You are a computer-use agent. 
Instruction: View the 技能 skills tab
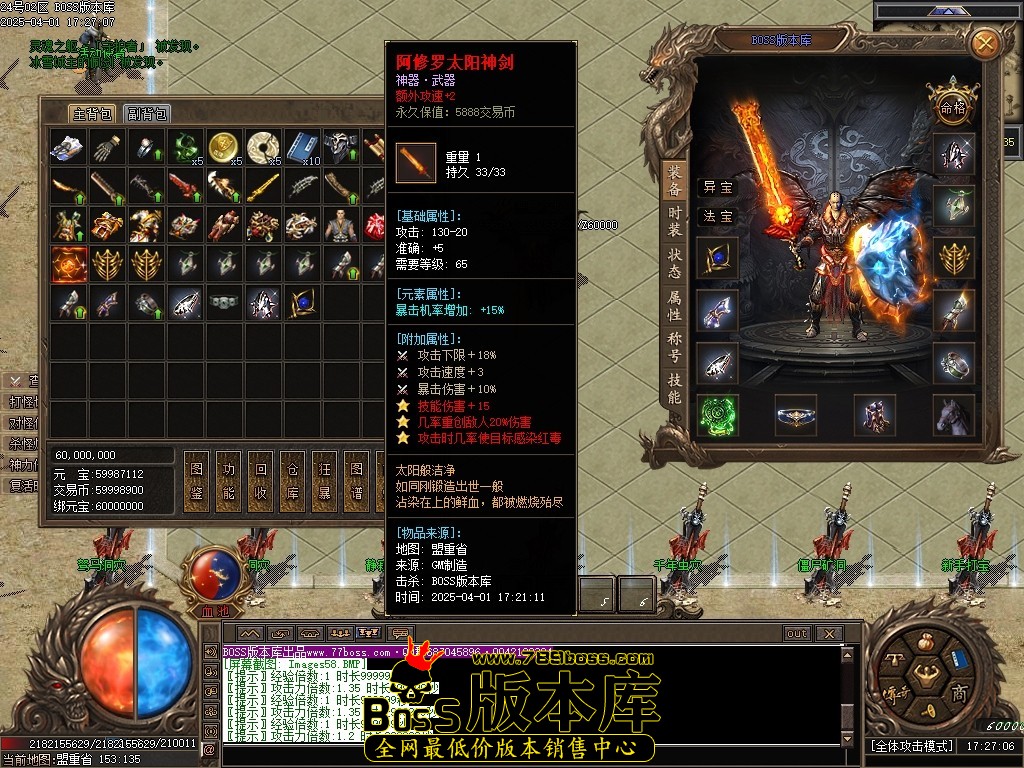pyautogui.click(x=675, y=388)
